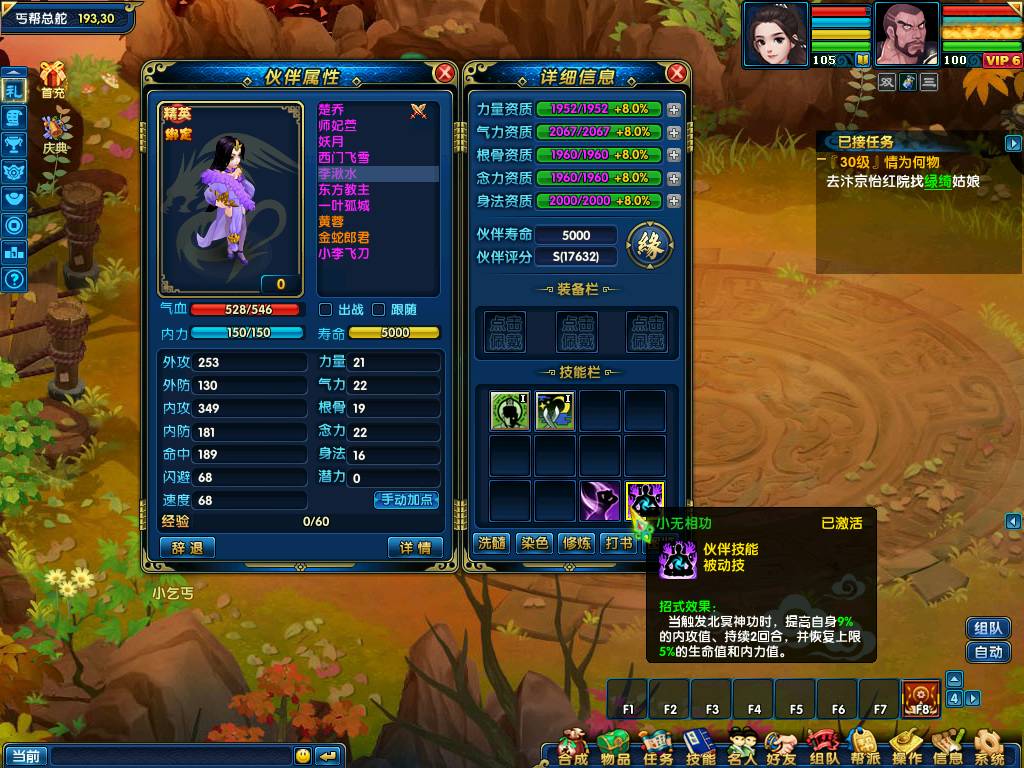Open the 洗髓 function

pos(491,543)
